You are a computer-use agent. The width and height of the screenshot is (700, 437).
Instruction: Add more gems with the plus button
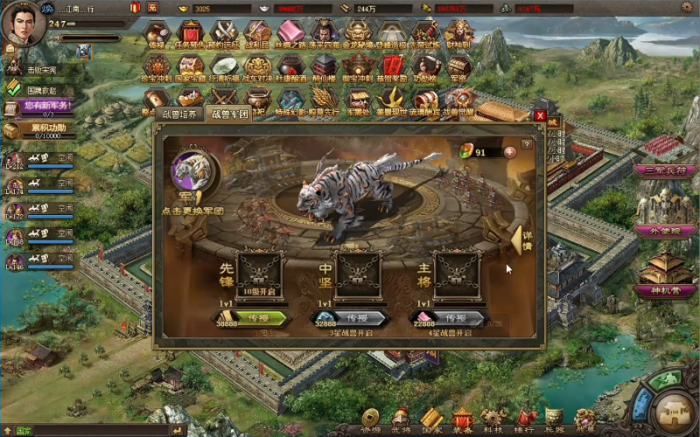[511, 152]
